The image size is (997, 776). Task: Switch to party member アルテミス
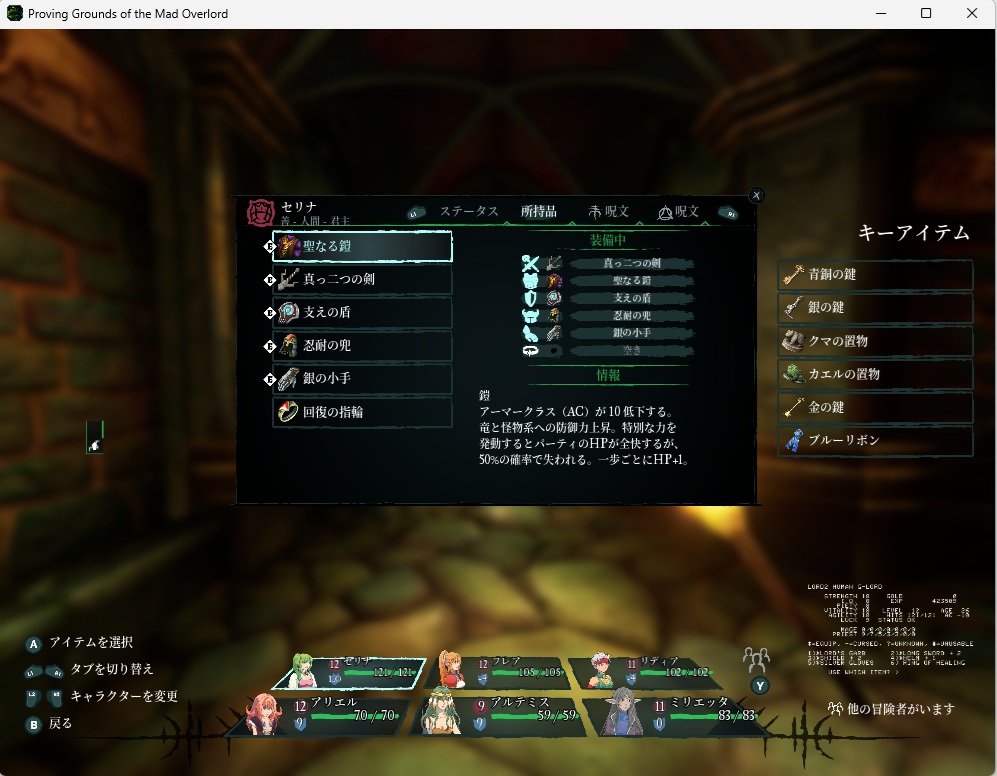498,712
